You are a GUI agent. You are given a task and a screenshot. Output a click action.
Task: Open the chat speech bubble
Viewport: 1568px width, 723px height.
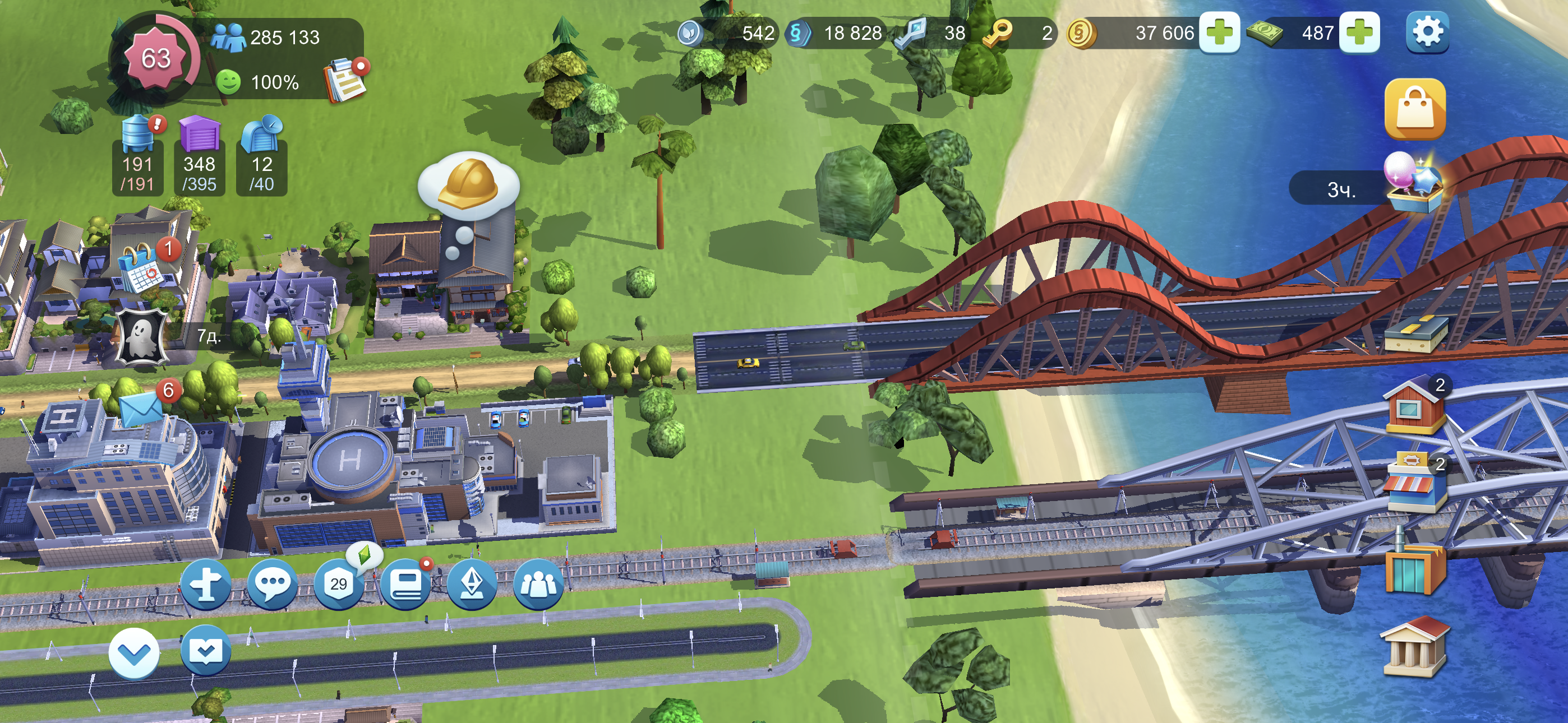click(272, 584)
